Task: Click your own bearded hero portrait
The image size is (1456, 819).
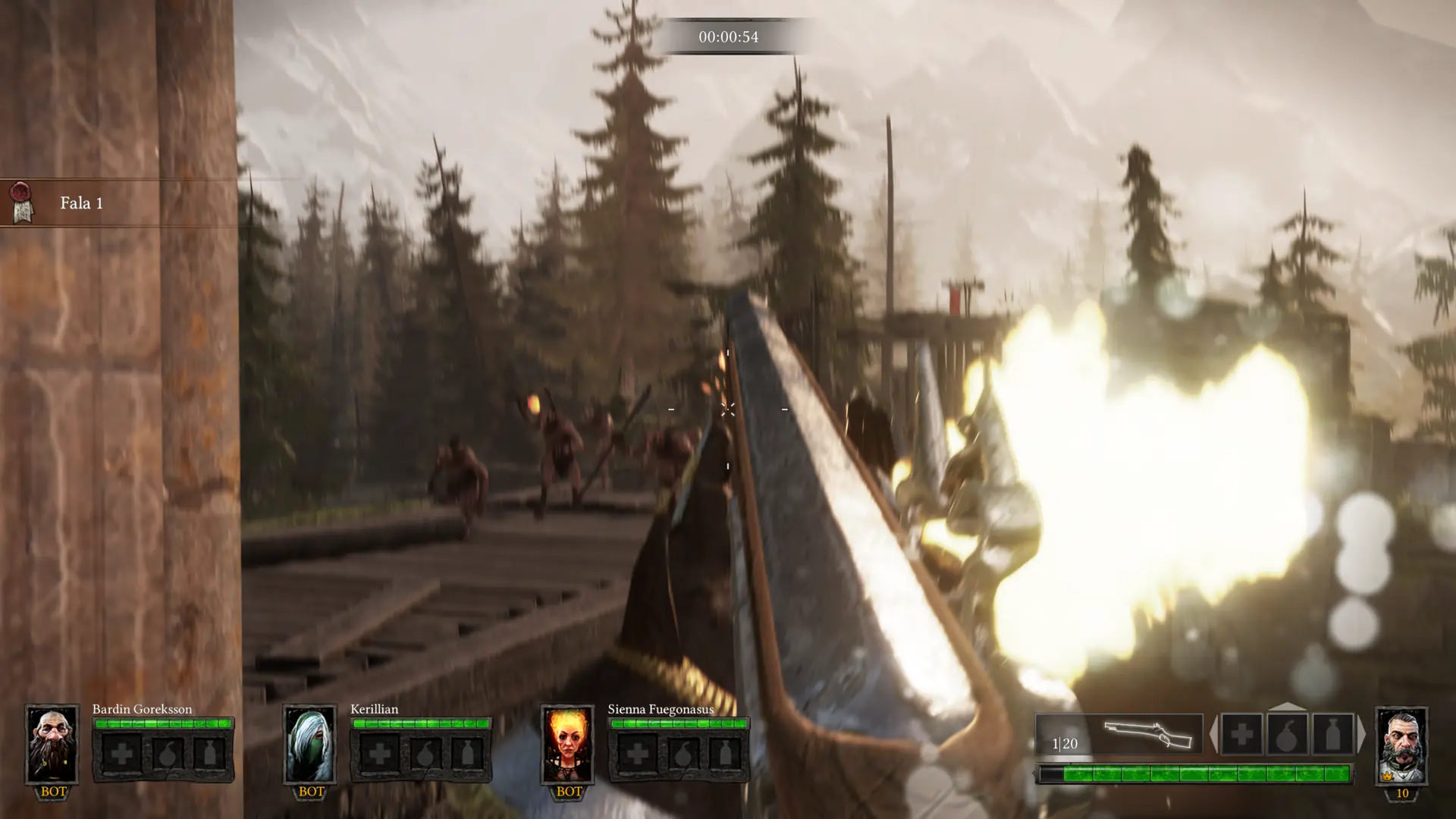Action: (x=1401, y=745)
